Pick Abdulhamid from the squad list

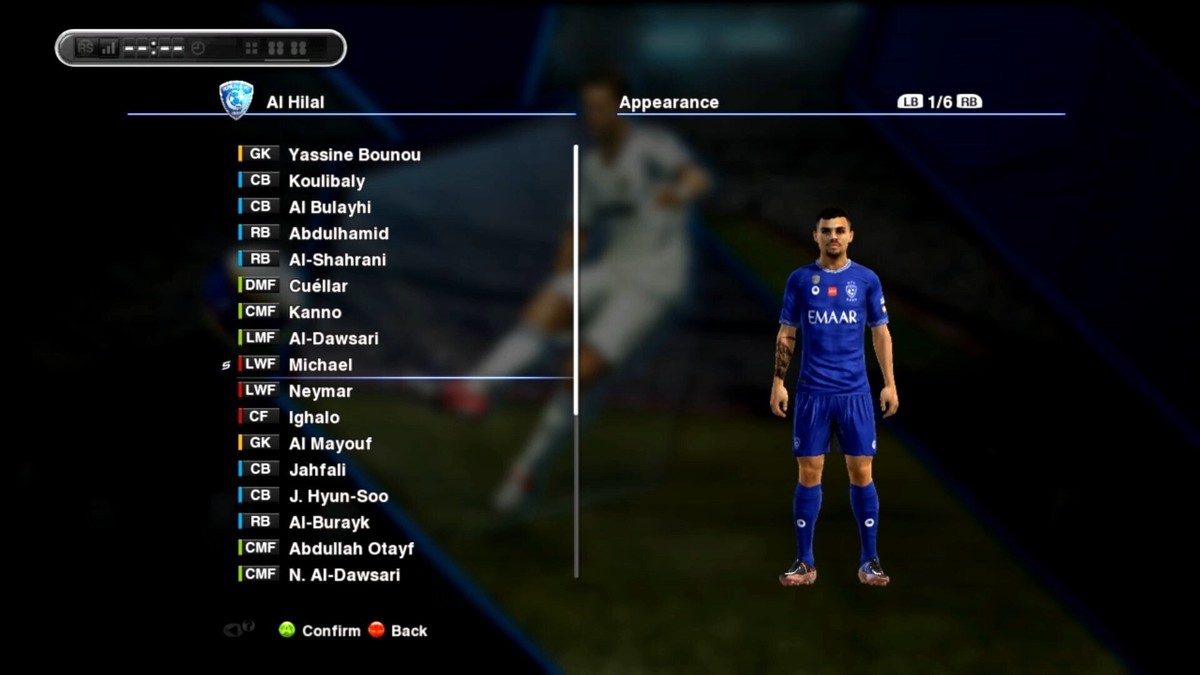tap(338, 234)
